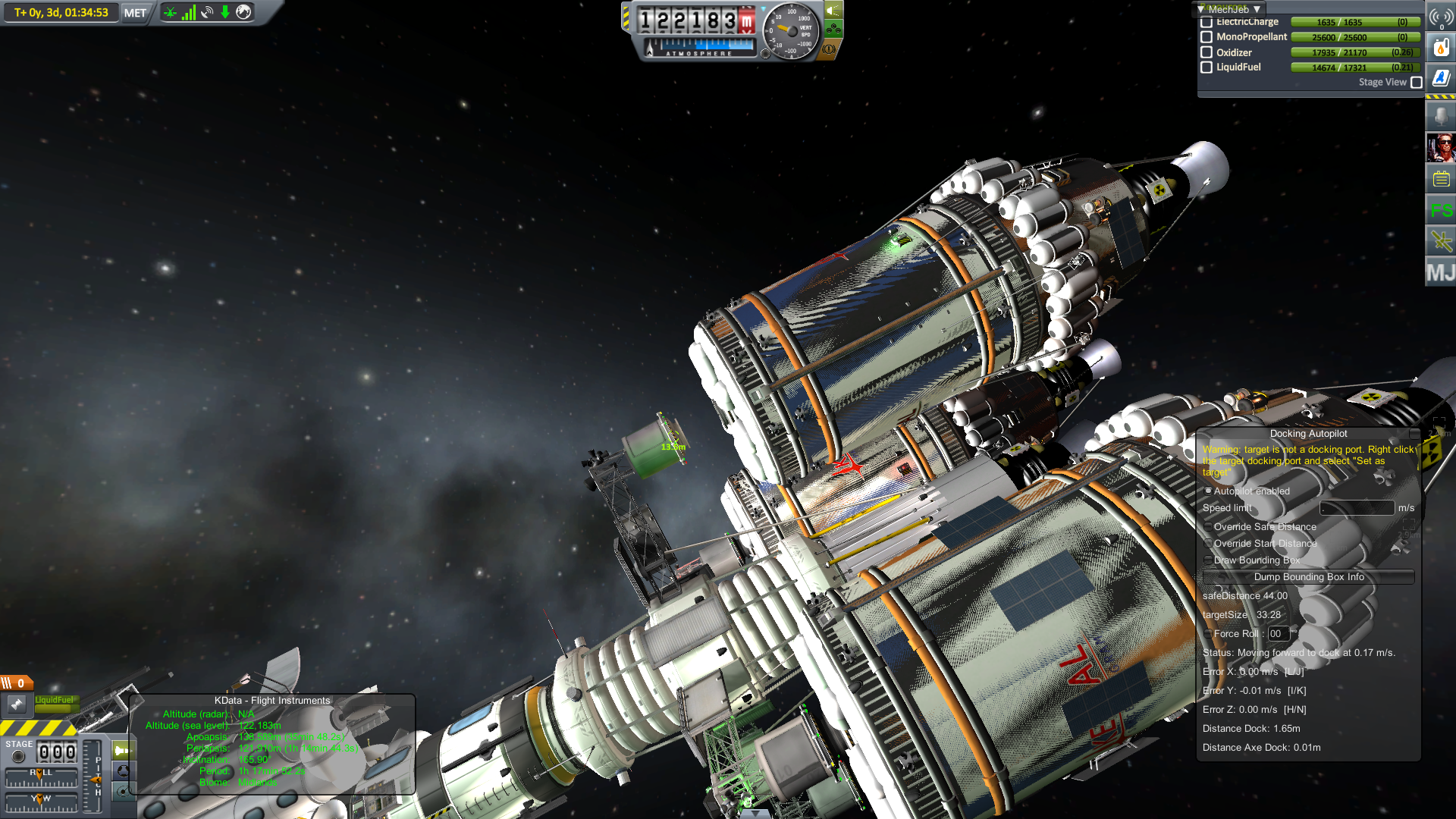Click the MET mission time toggle
Image resolution: width=1456 pixels, height=819 pixels.
(x=135, y=13)
